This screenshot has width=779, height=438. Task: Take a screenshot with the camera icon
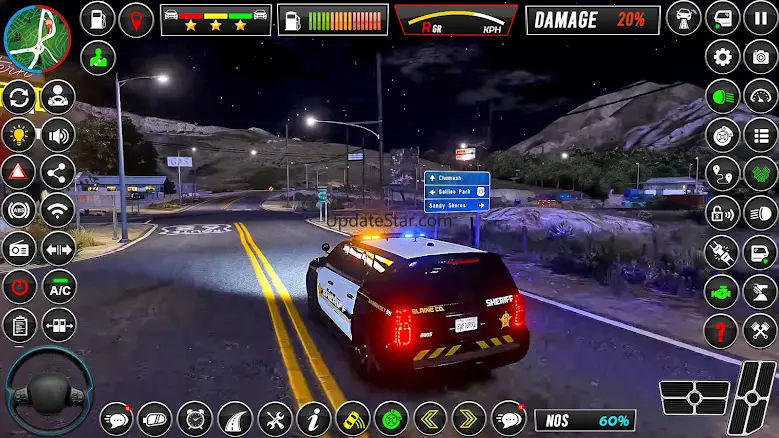pos(761,56)
